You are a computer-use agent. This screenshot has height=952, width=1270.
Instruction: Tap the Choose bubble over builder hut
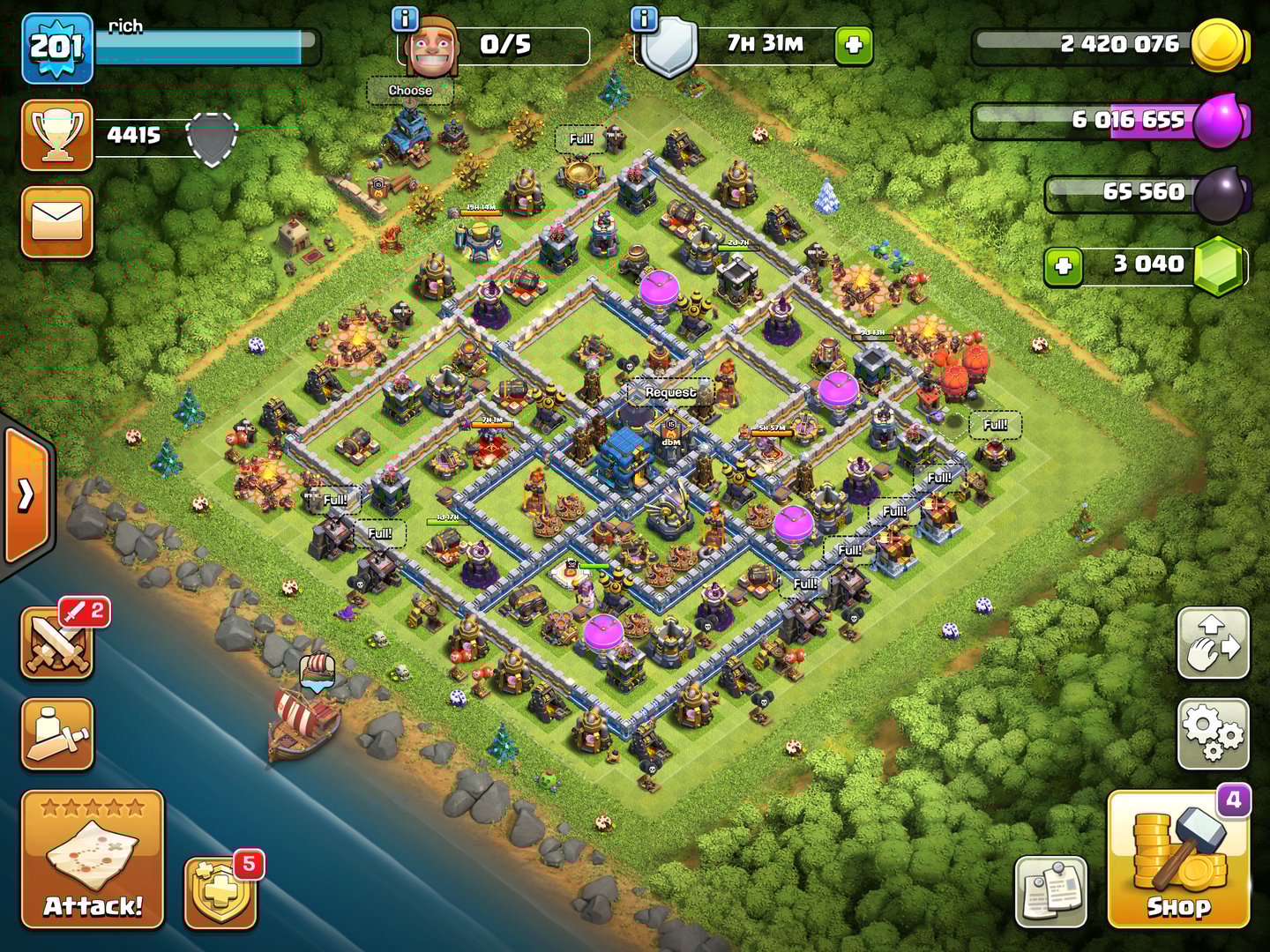point(410,91)
